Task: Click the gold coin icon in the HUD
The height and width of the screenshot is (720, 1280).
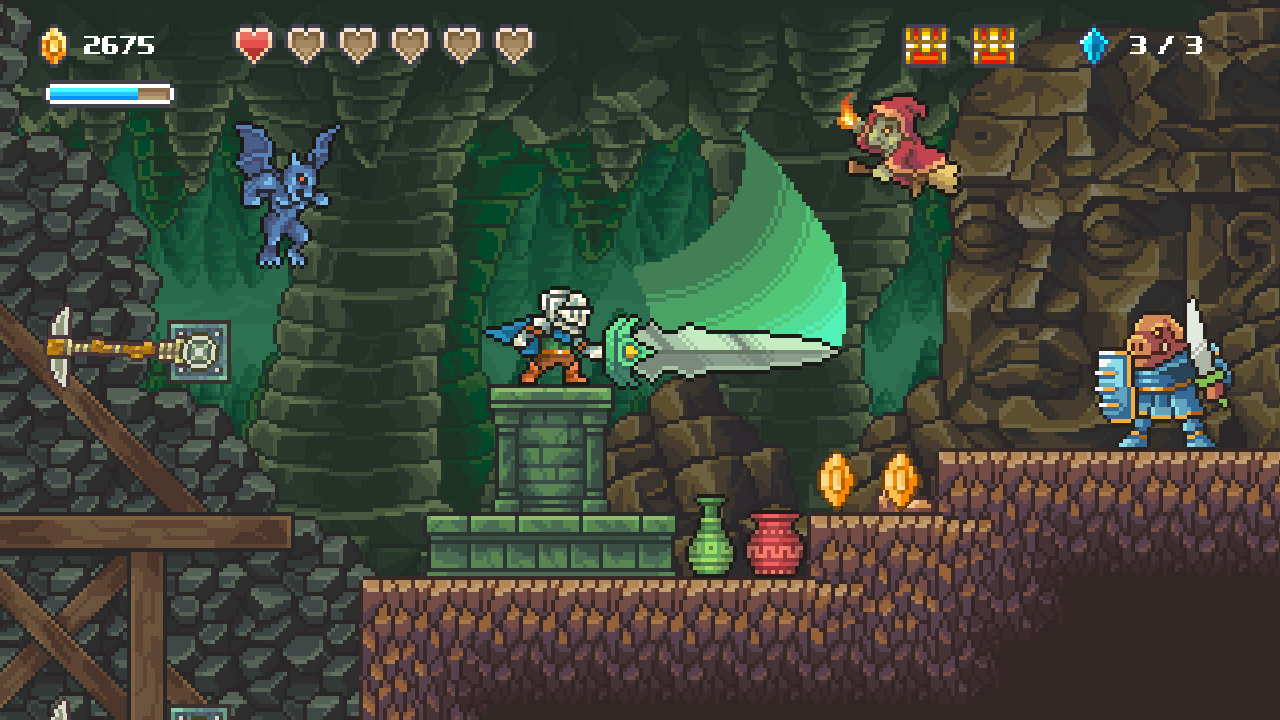Action: point(53,44)
